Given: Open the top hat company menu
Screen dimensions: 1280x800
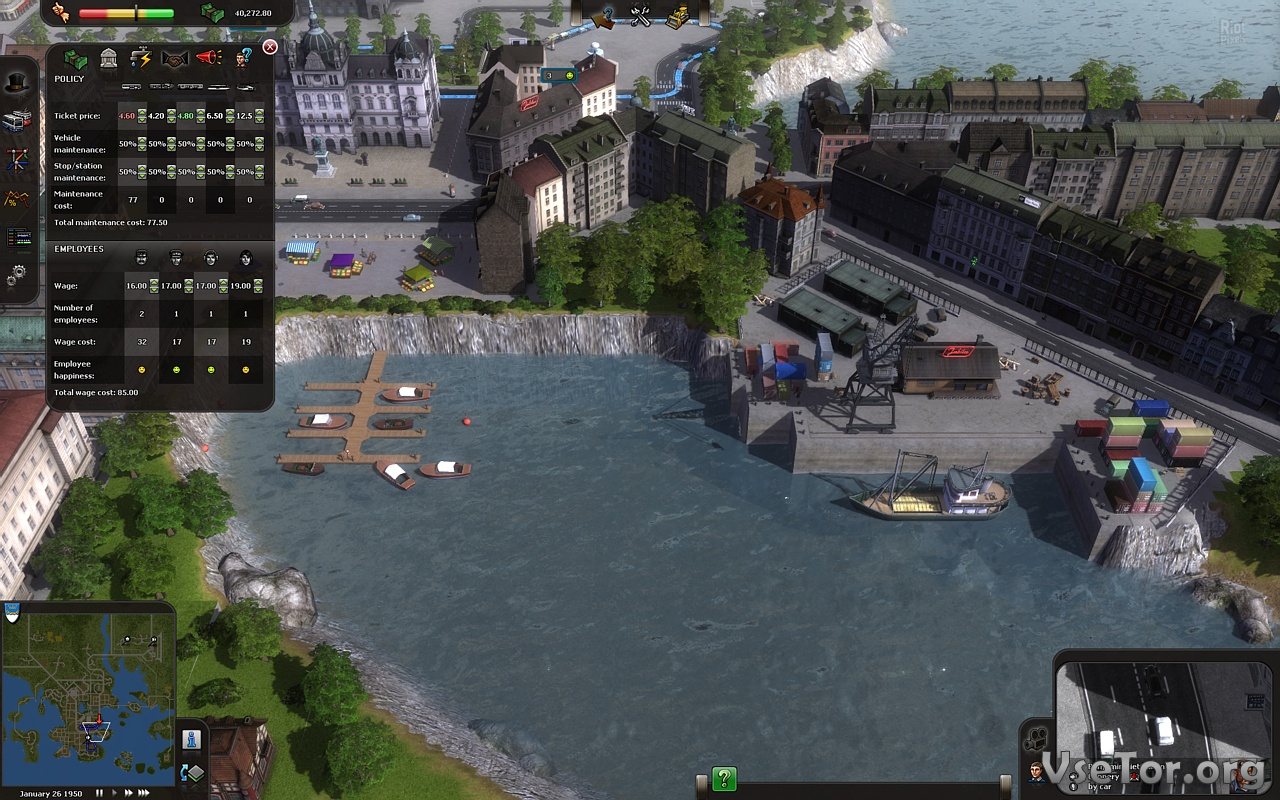Looking at the screenshot, I should [x=16, y=84].
